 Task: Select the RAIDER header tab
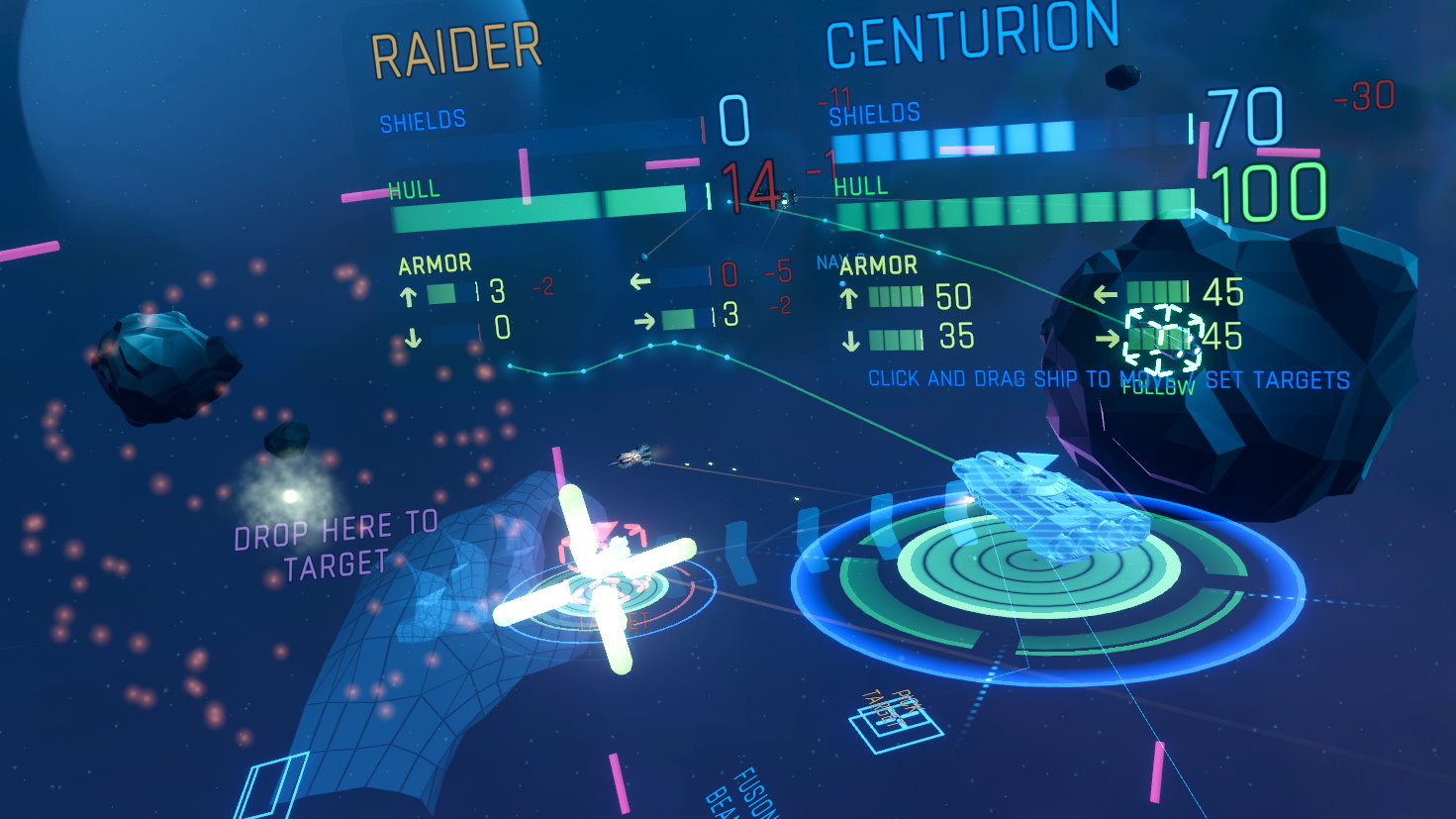(x=454, y=44)
